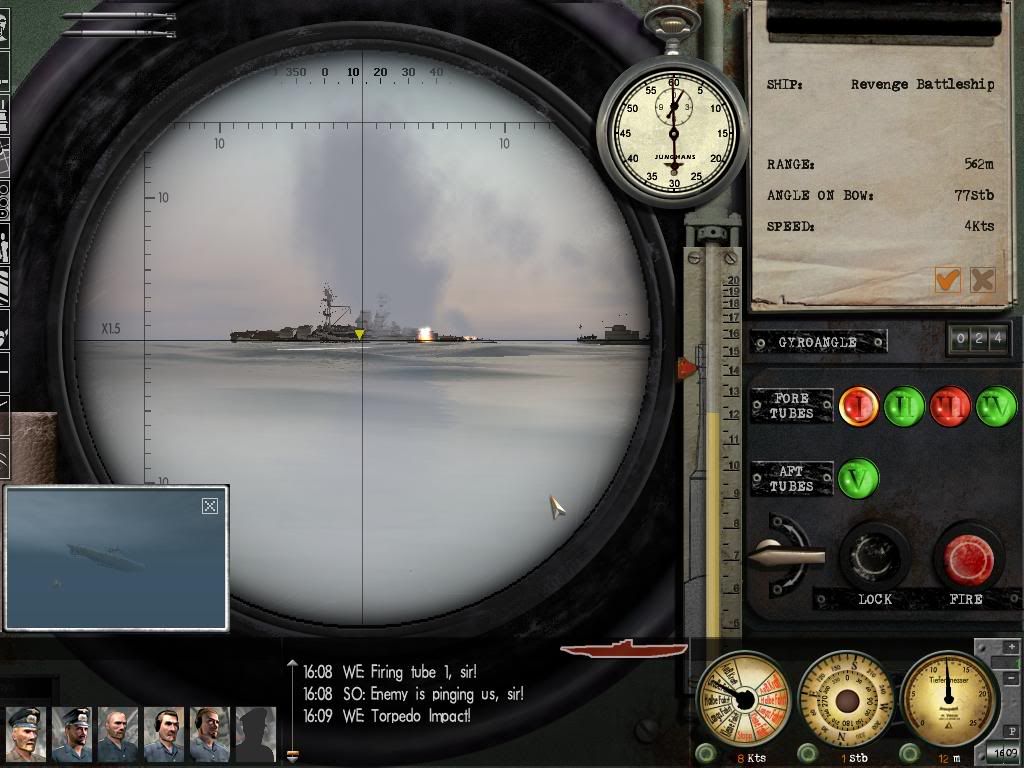Click the red U-boat silhouette icon
The width and height of the screenshot is (1024, 768).
[623, 650]
